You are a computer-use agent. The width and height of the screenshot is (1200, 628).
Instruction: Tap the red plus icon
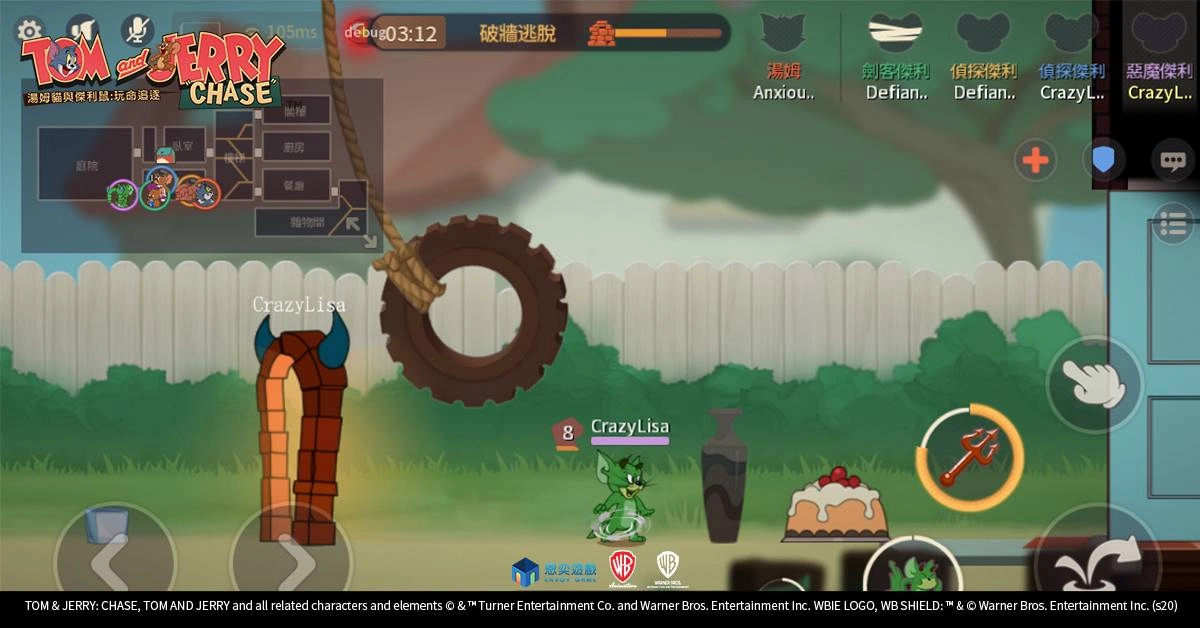1035,160
